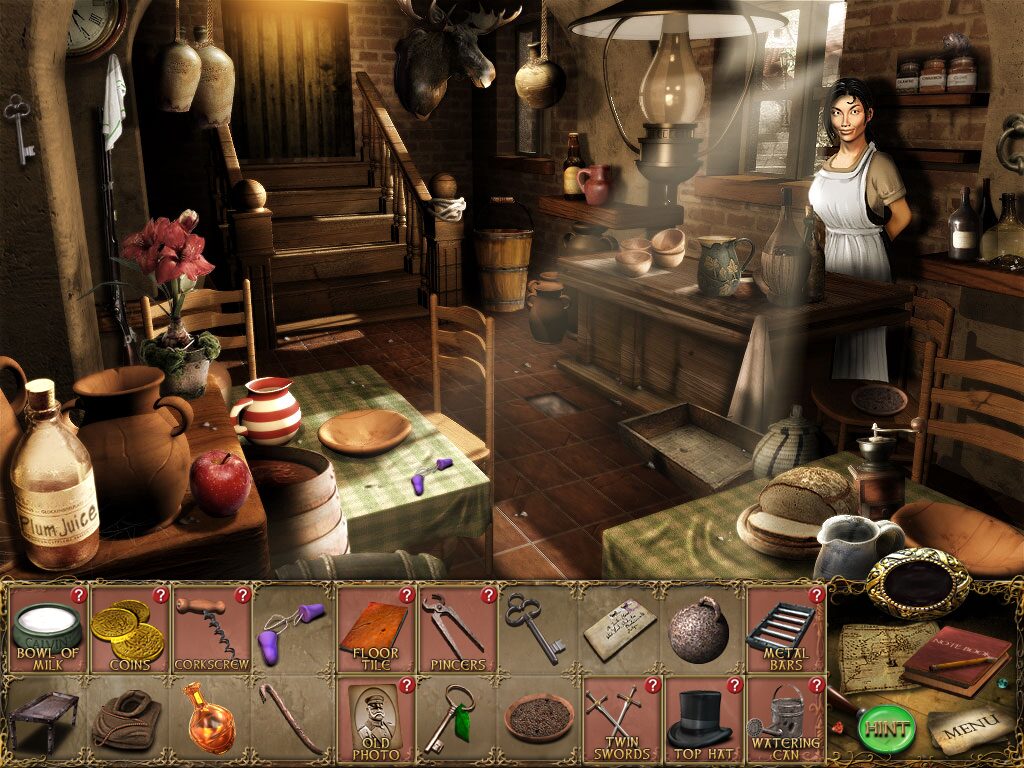This screenshot has width=1024, height=768.
Task: Choose the Watering Can slot
Action: point(784,718)
